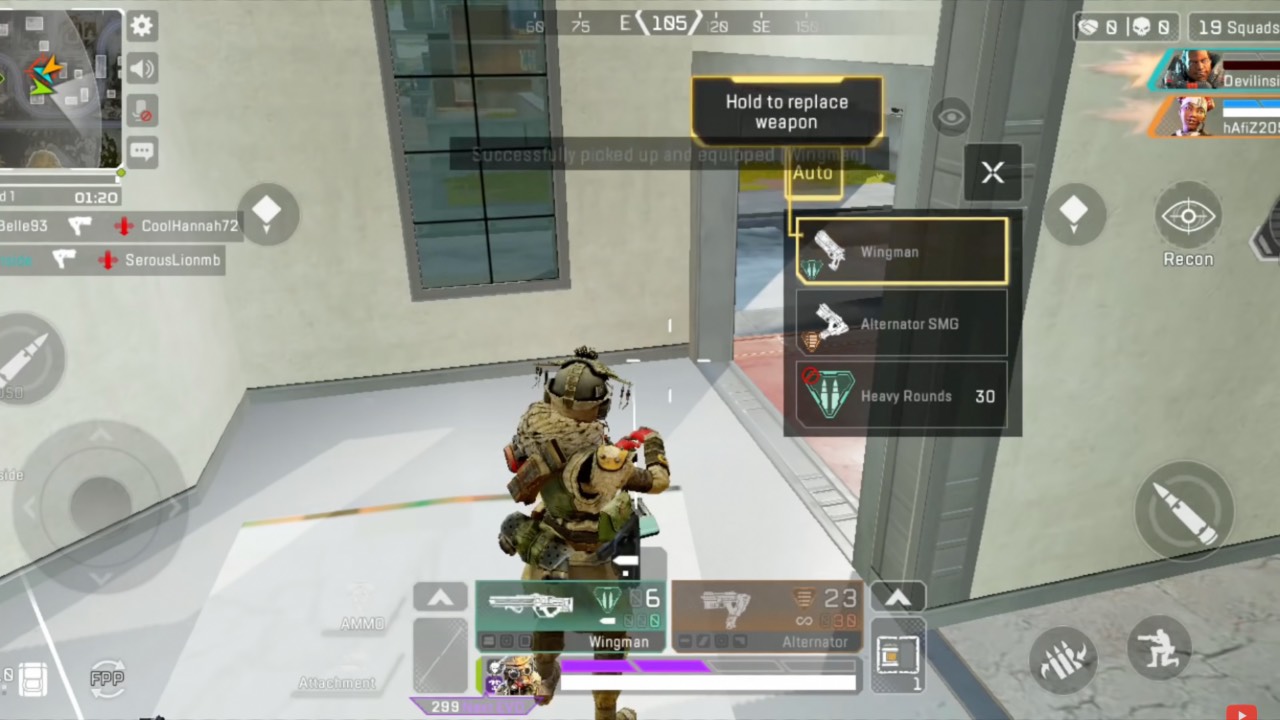Screen dimensions: 1280x720
Task: Open the settings gear menu
Action: 142,26
